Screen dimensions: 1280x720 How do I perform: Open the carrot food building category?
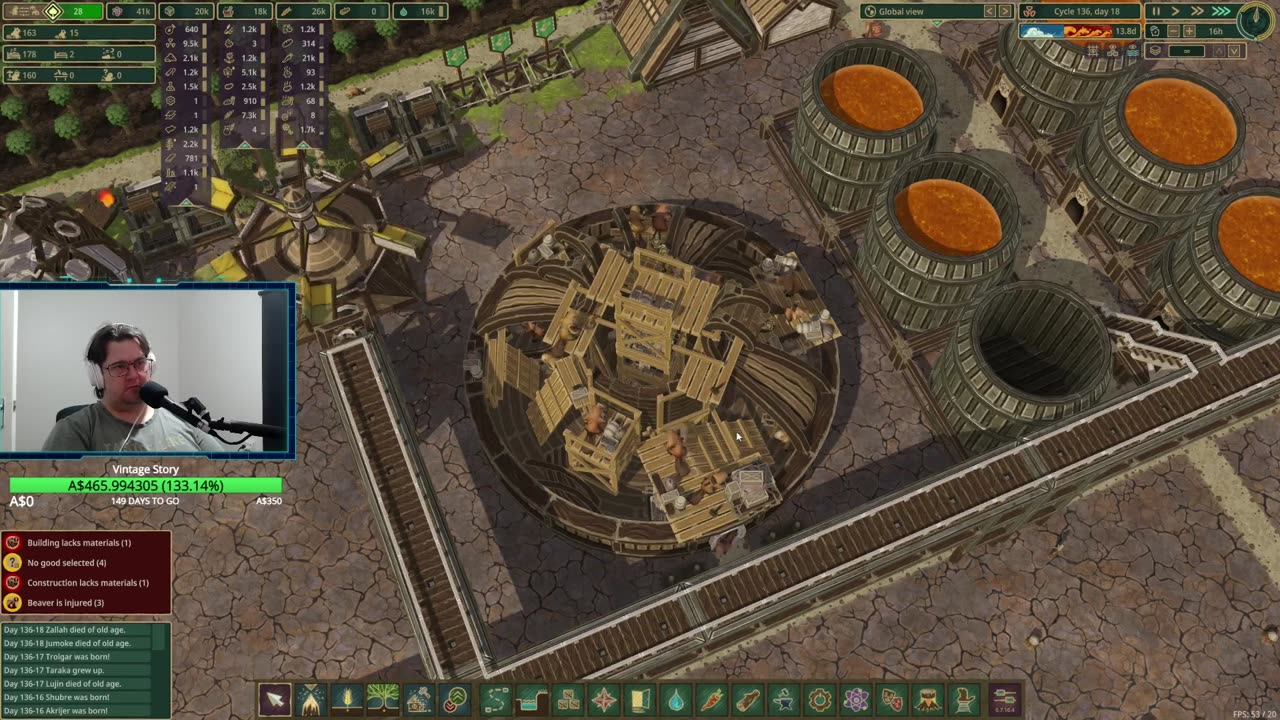coord(712,698)
